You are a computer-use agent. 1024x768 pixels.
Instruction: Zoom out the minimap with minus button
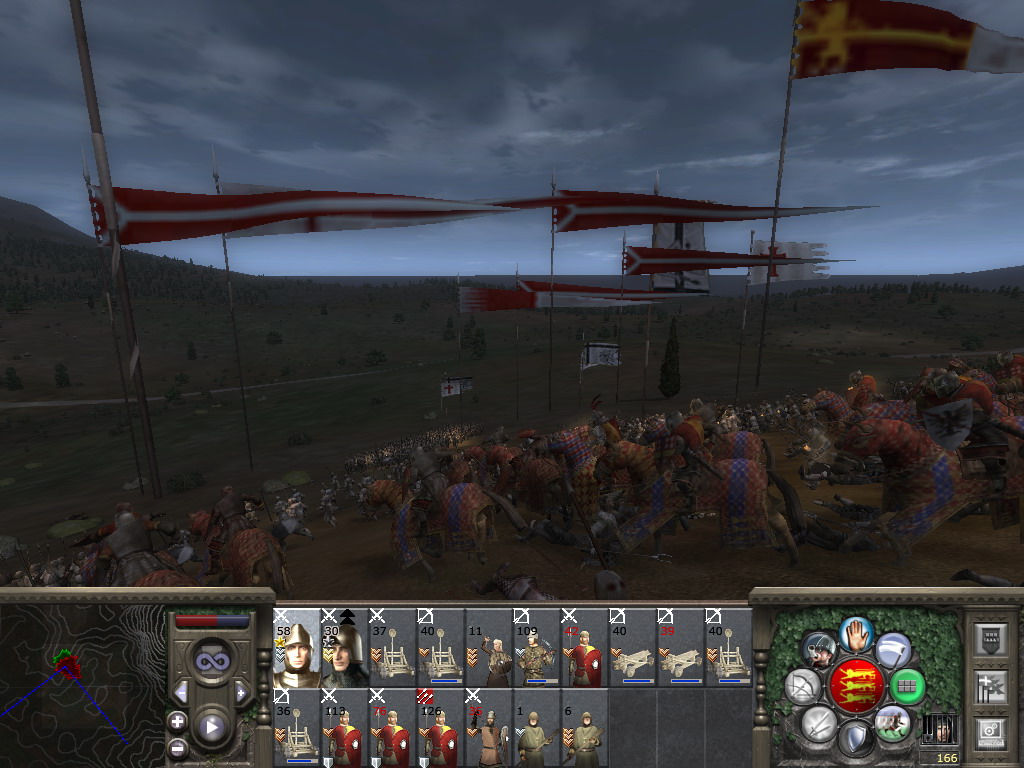[x=177, y=748]
